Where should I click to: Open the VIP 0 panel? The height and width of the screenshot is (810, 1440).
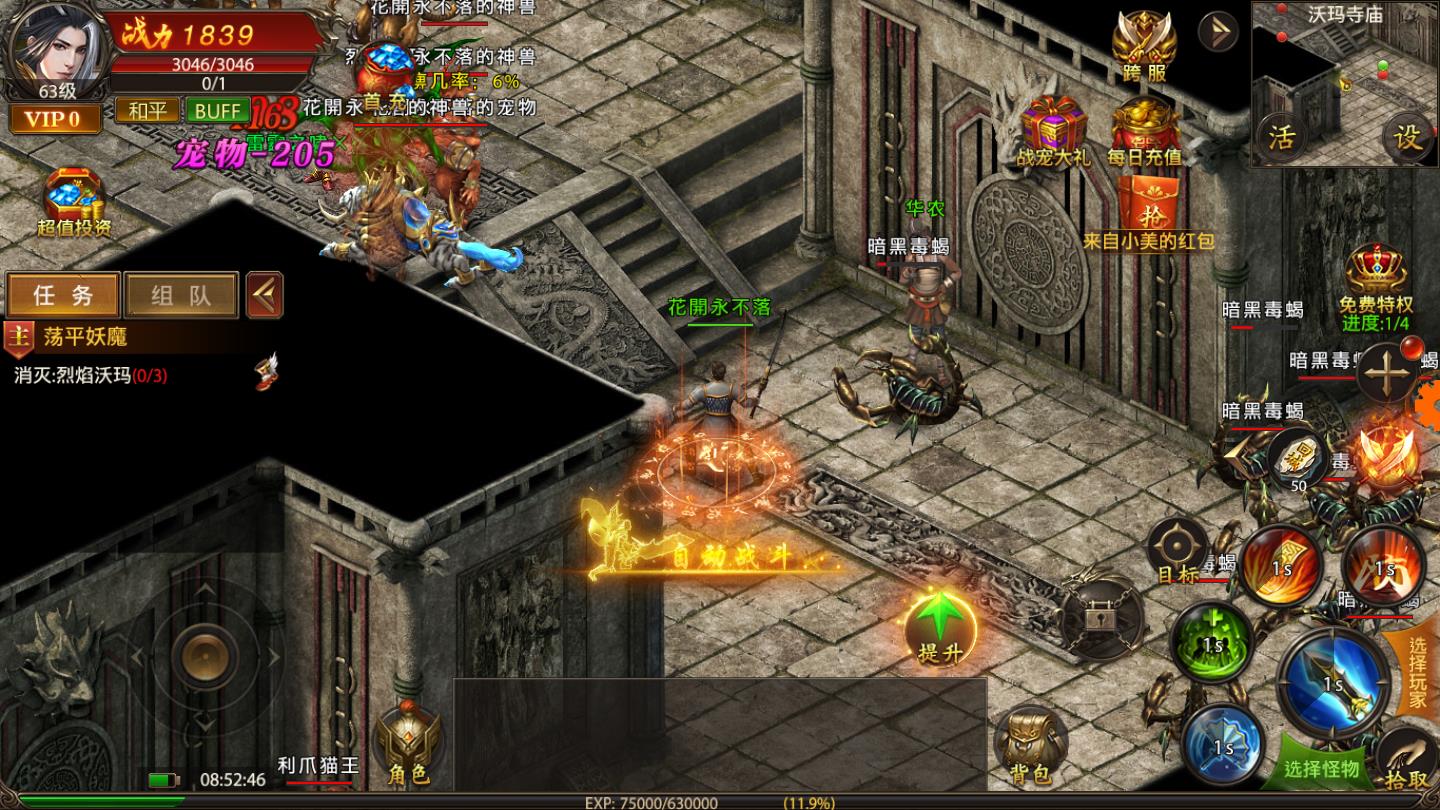[54, 120]
